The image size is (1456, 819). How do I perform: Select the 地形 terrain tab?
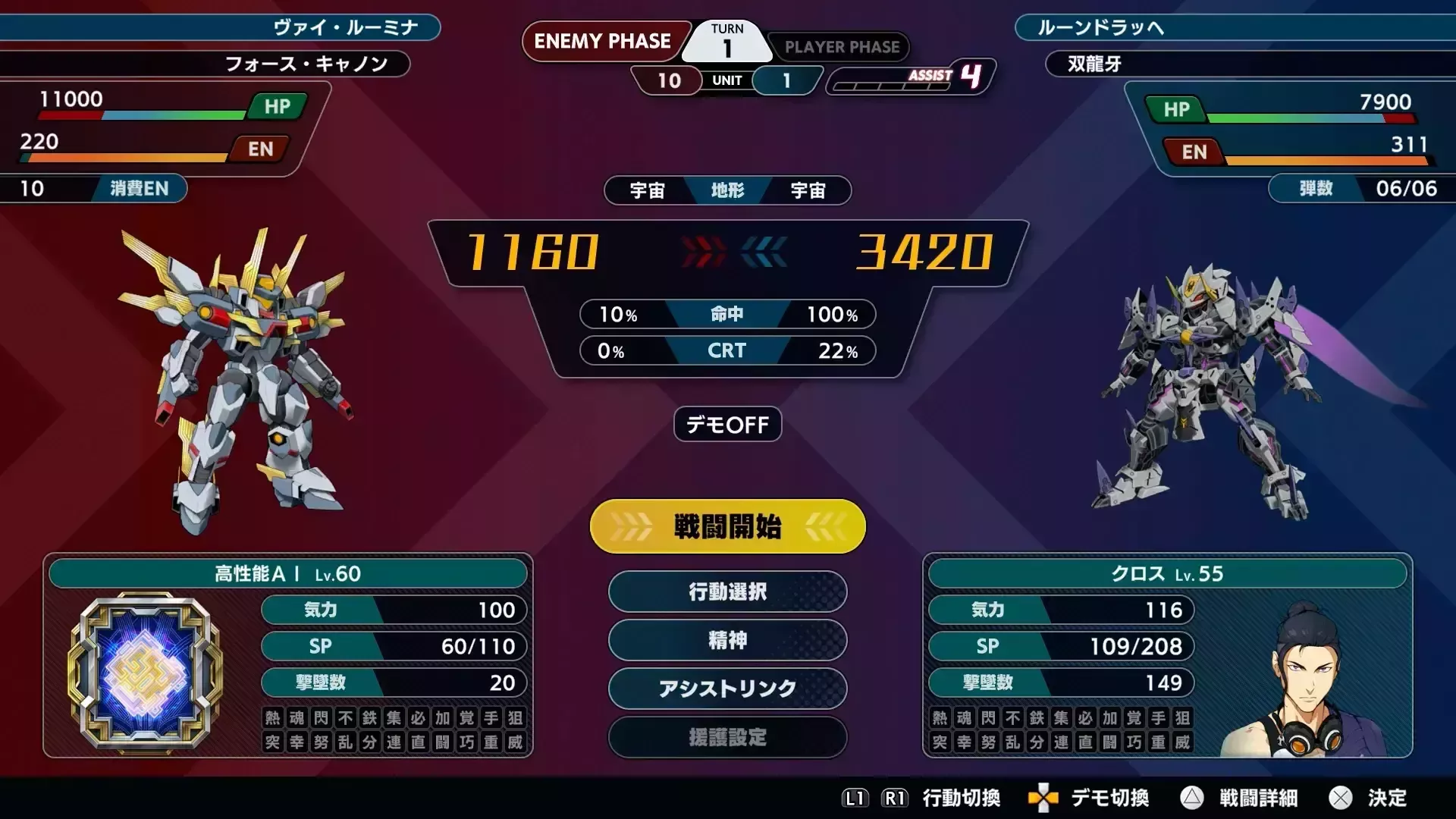726,191
